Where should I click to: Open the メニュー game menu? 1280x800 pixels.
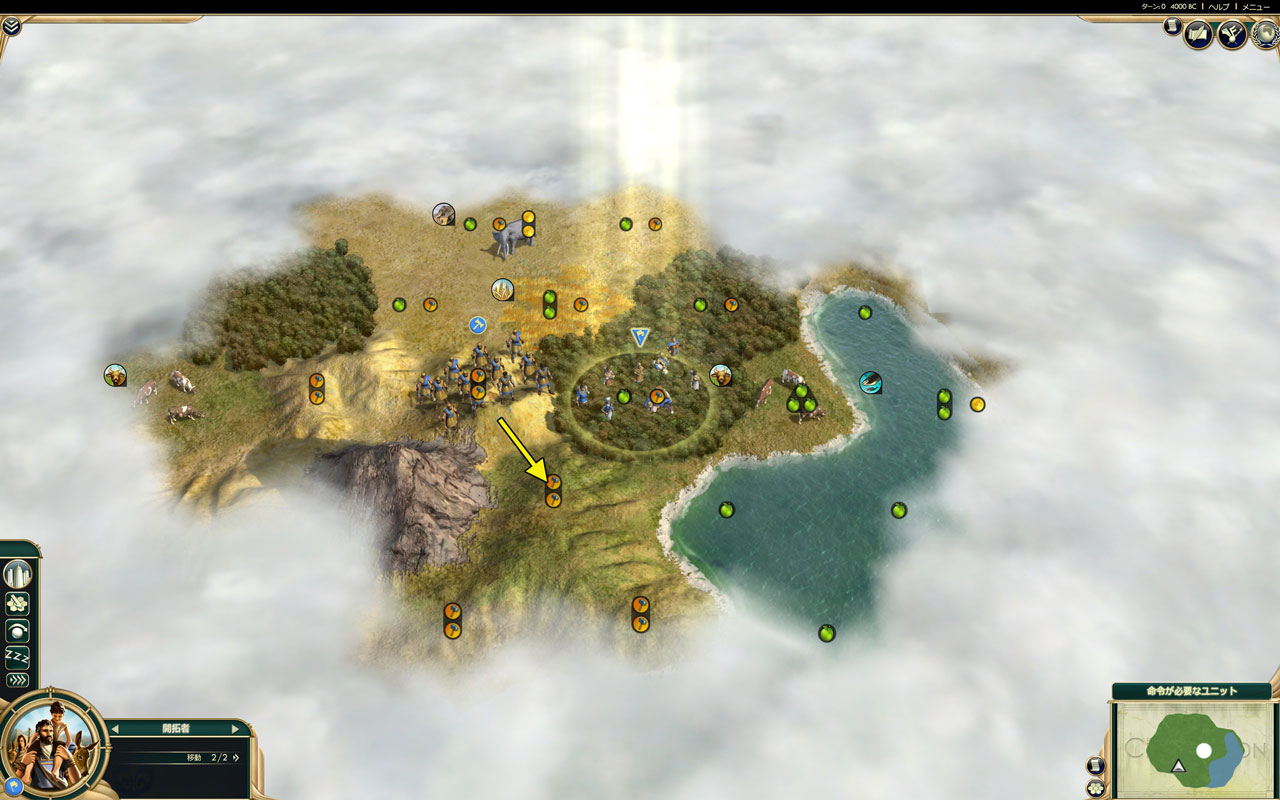click(x=1255, y=7)
